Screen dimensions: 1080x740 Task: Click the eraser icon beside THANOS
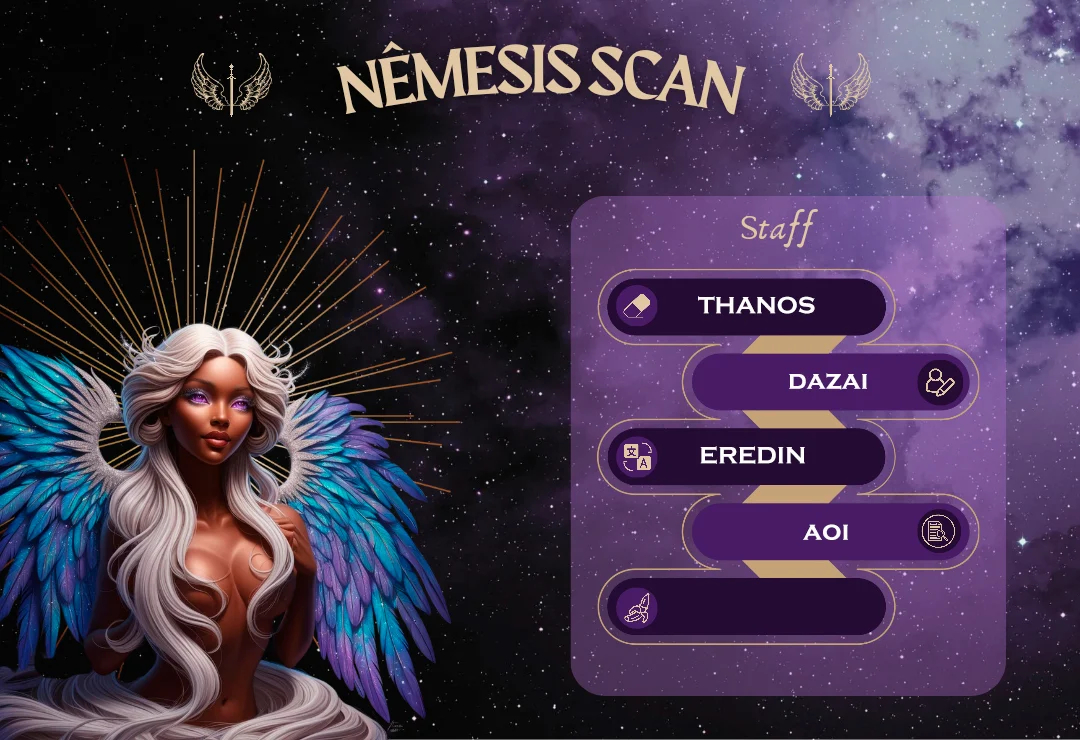[x=637, y=306]
